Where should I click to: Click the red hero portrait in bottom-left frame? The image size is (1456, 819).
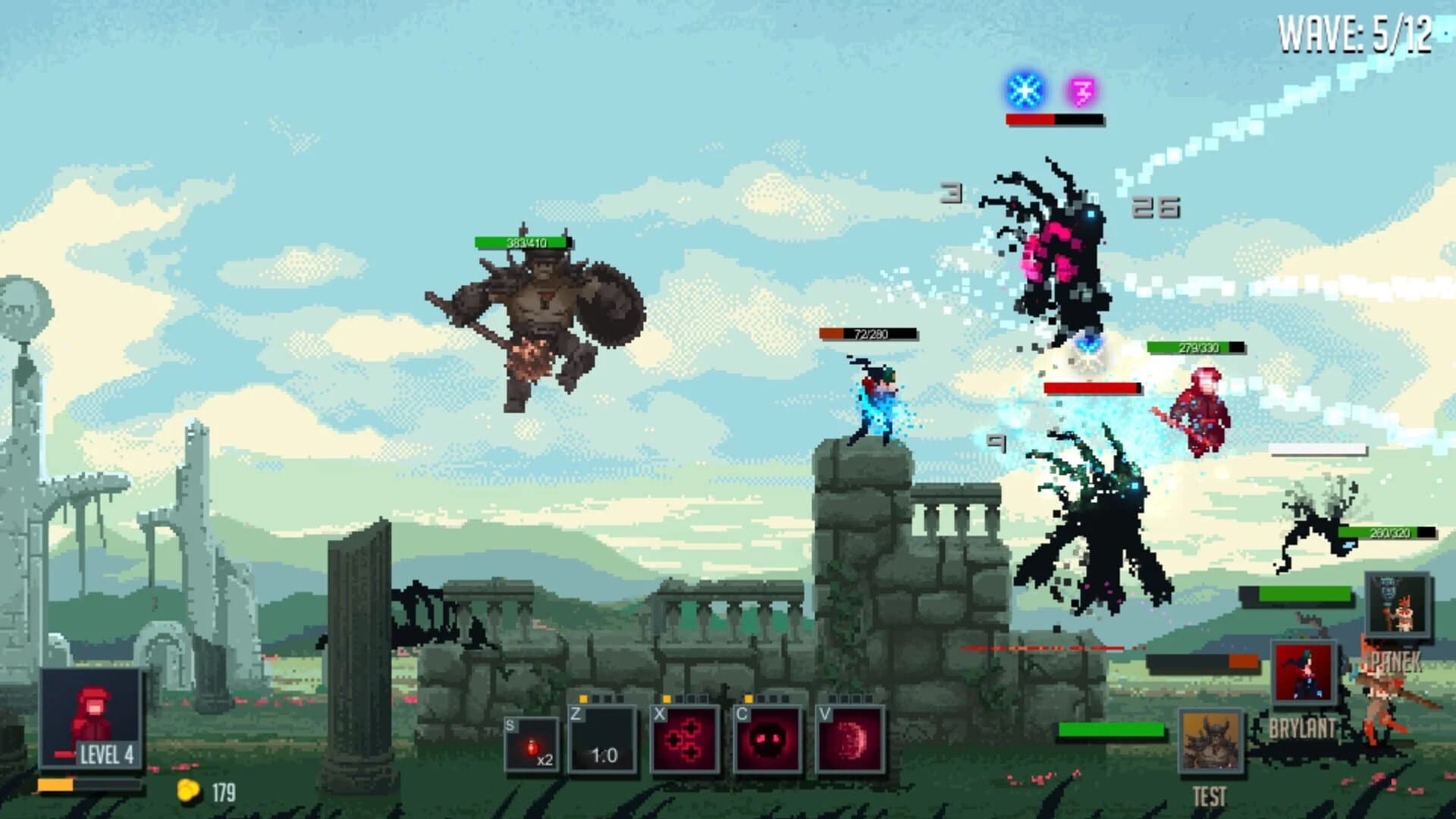click(91, 713)
